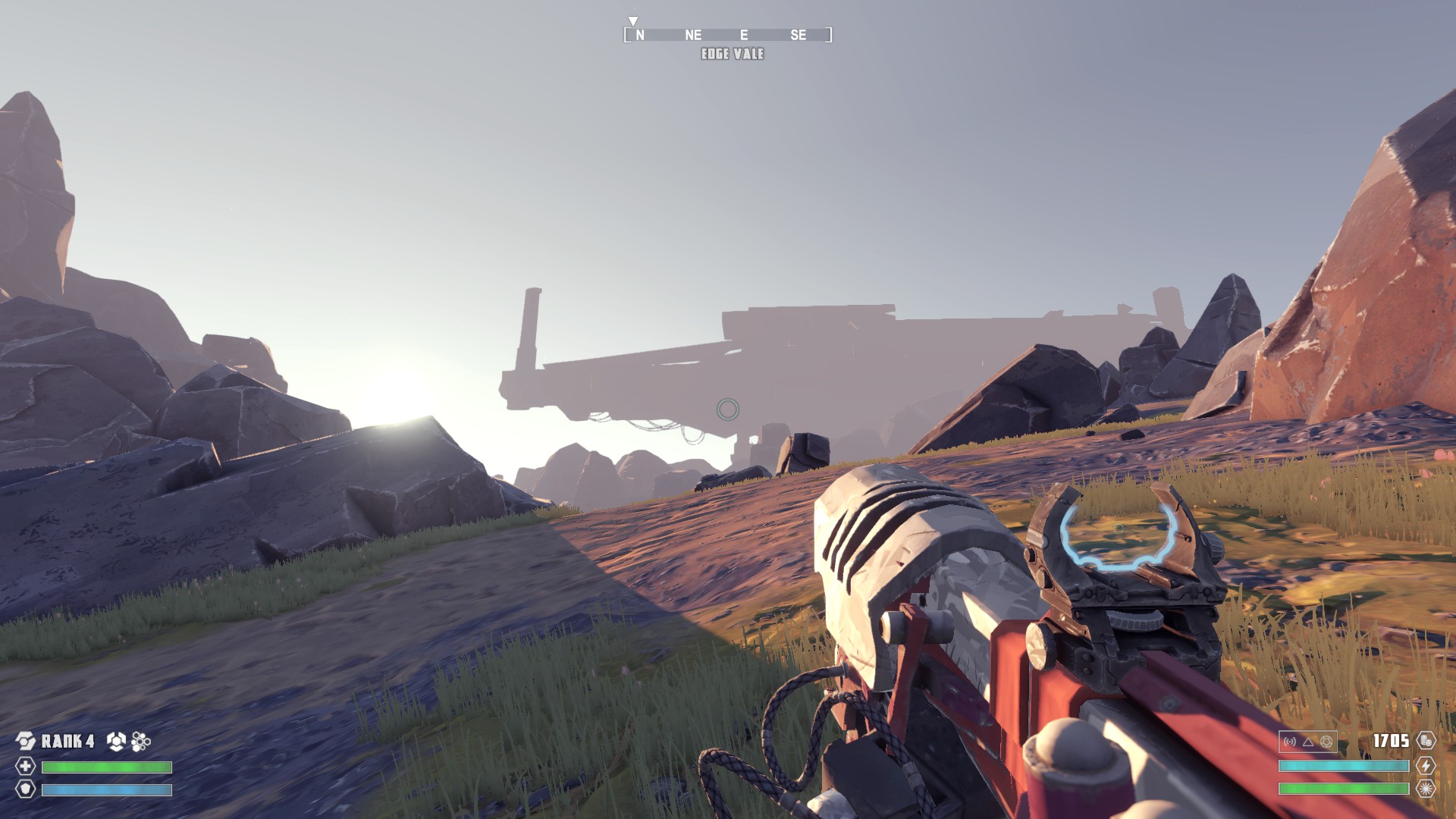1456x819 pixels.
Task: Click the health cross hexagon icon
Action: coord(26,767)
